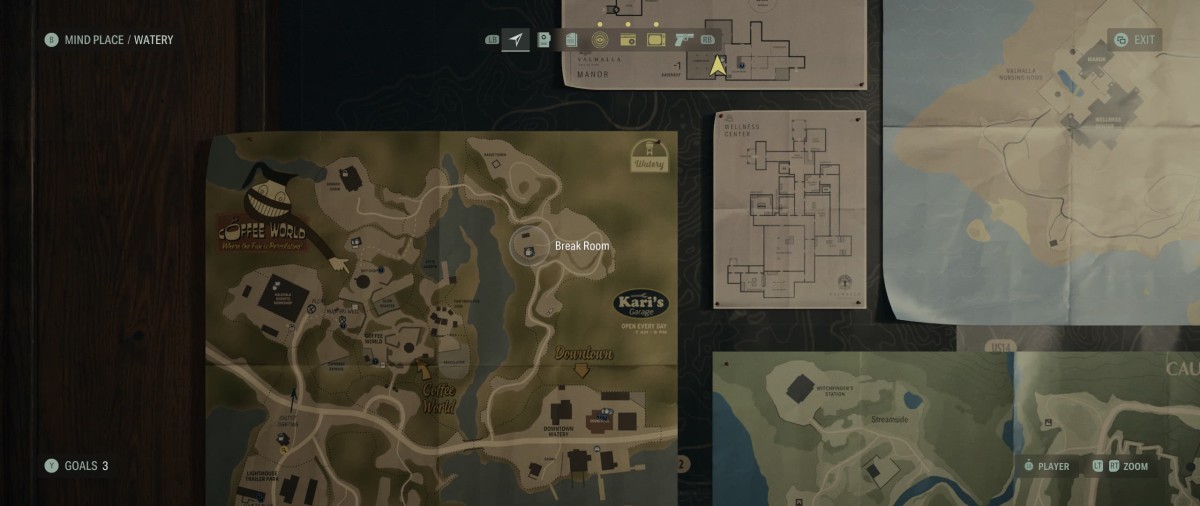Select the Wellness Center floor plan
The height and width of the screenshot is (506, 1200).
789,210
